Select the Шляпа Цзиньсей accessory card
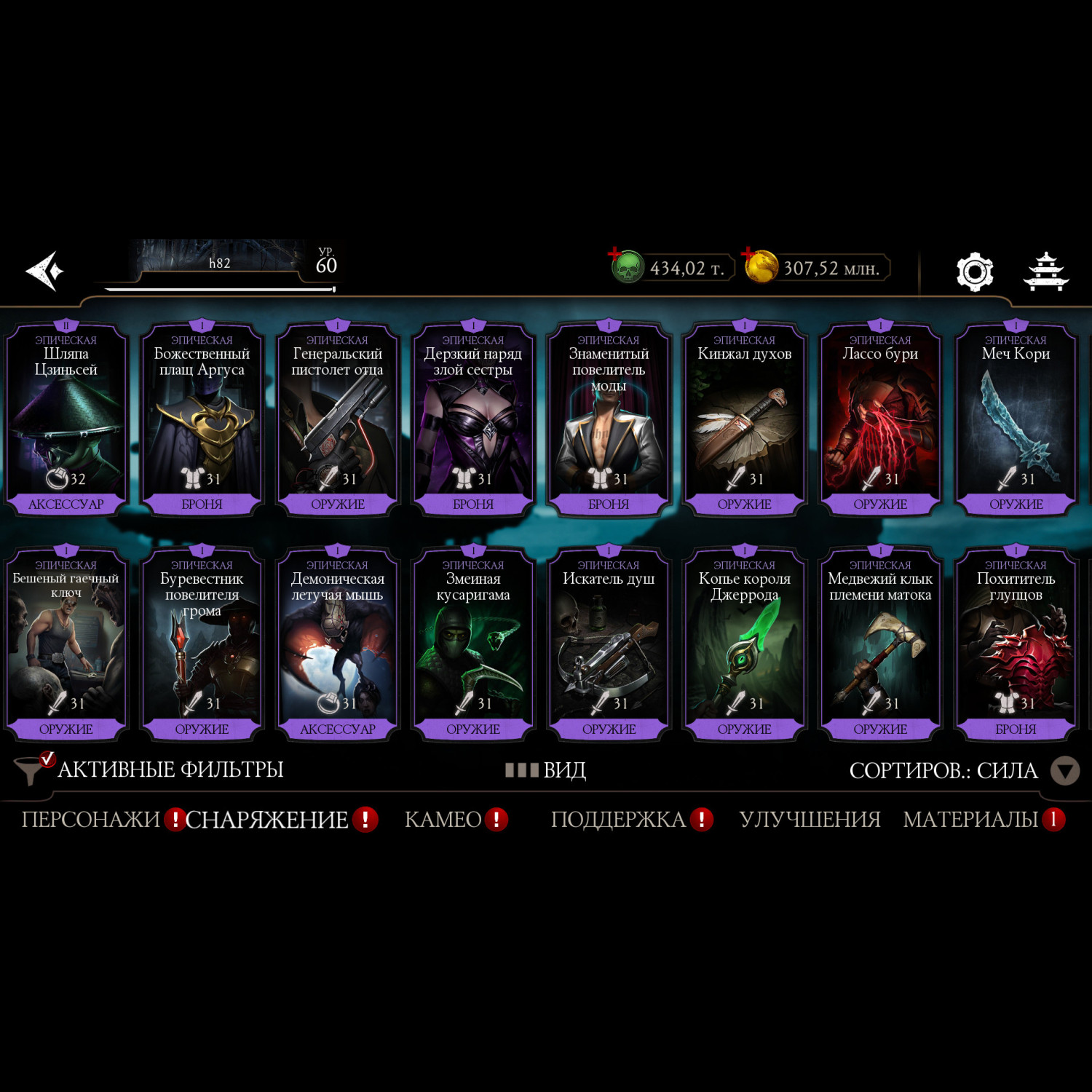This screenshot has width=1092, height=1092. (x=66, y=420)
